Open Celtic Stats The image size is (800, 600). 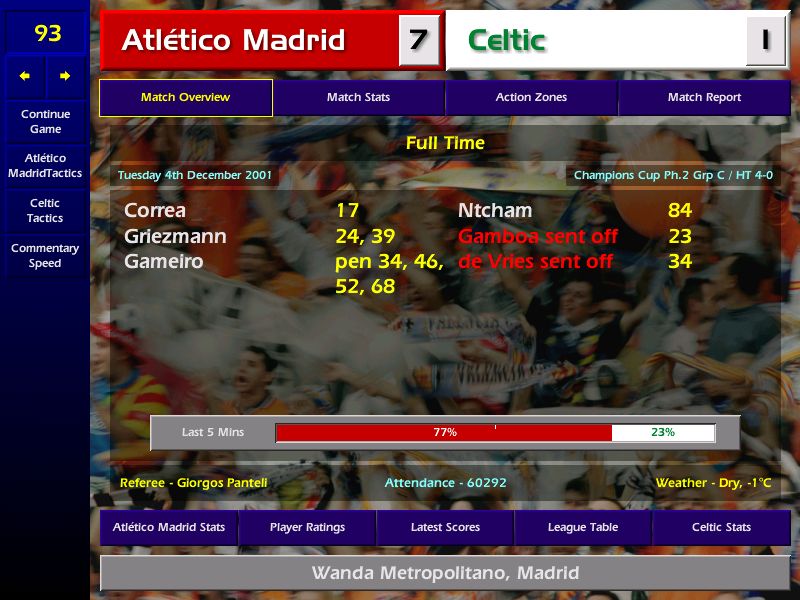721,527
